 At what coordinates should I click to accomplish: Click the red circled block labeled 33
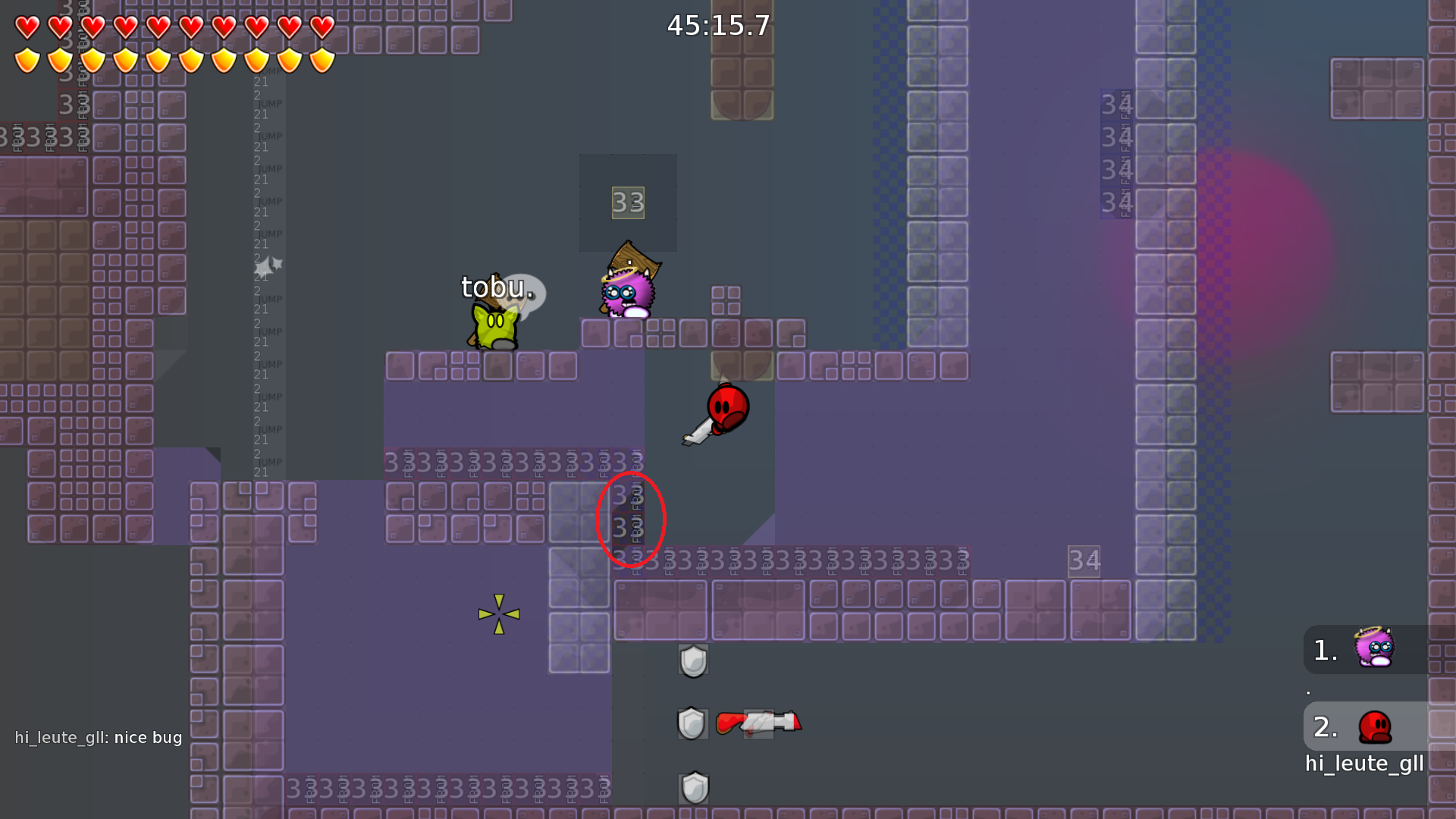tap(632, 518)
